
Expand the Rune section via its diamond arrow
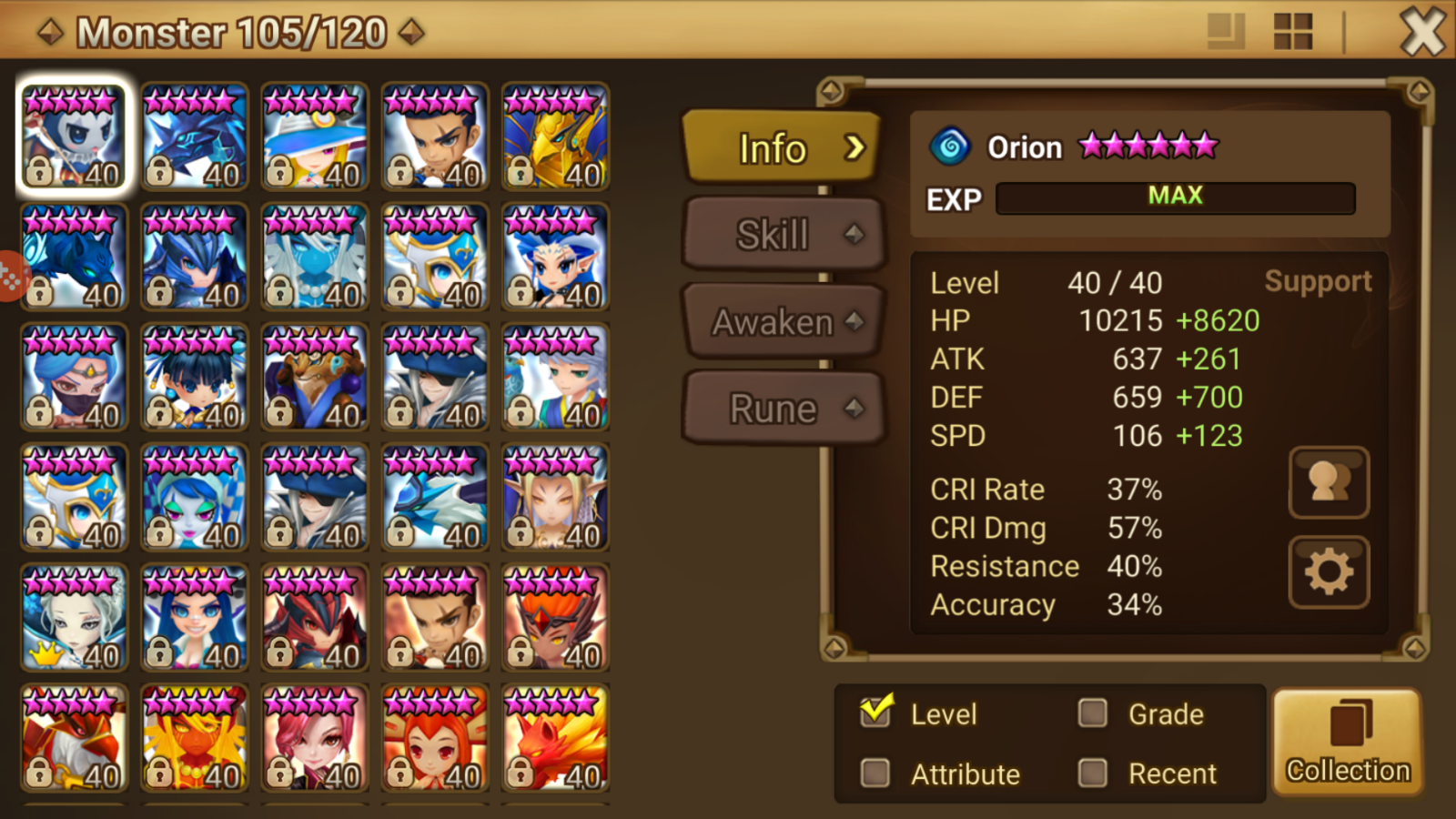(x=854, y=408)
